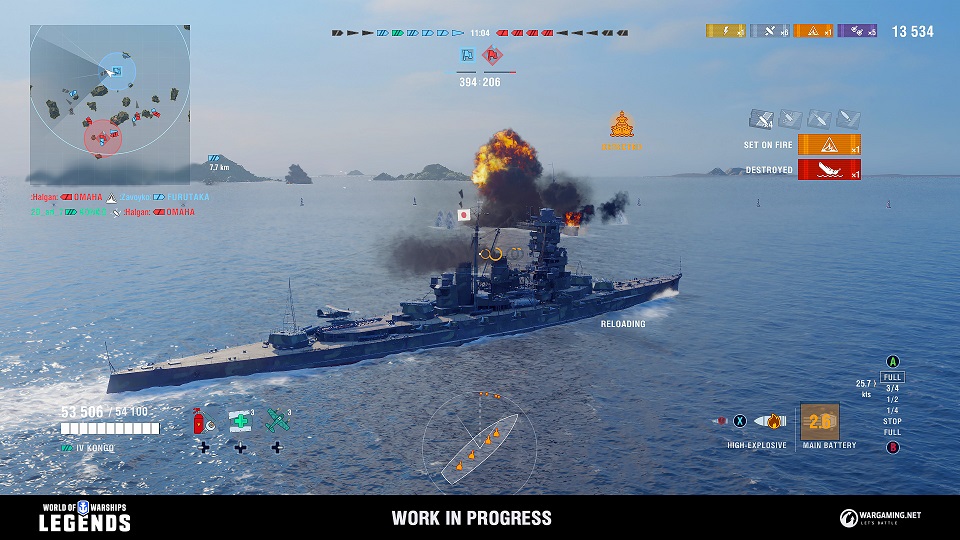Activate the fire extinguisher damage control consumable

[x=201, y=422]
